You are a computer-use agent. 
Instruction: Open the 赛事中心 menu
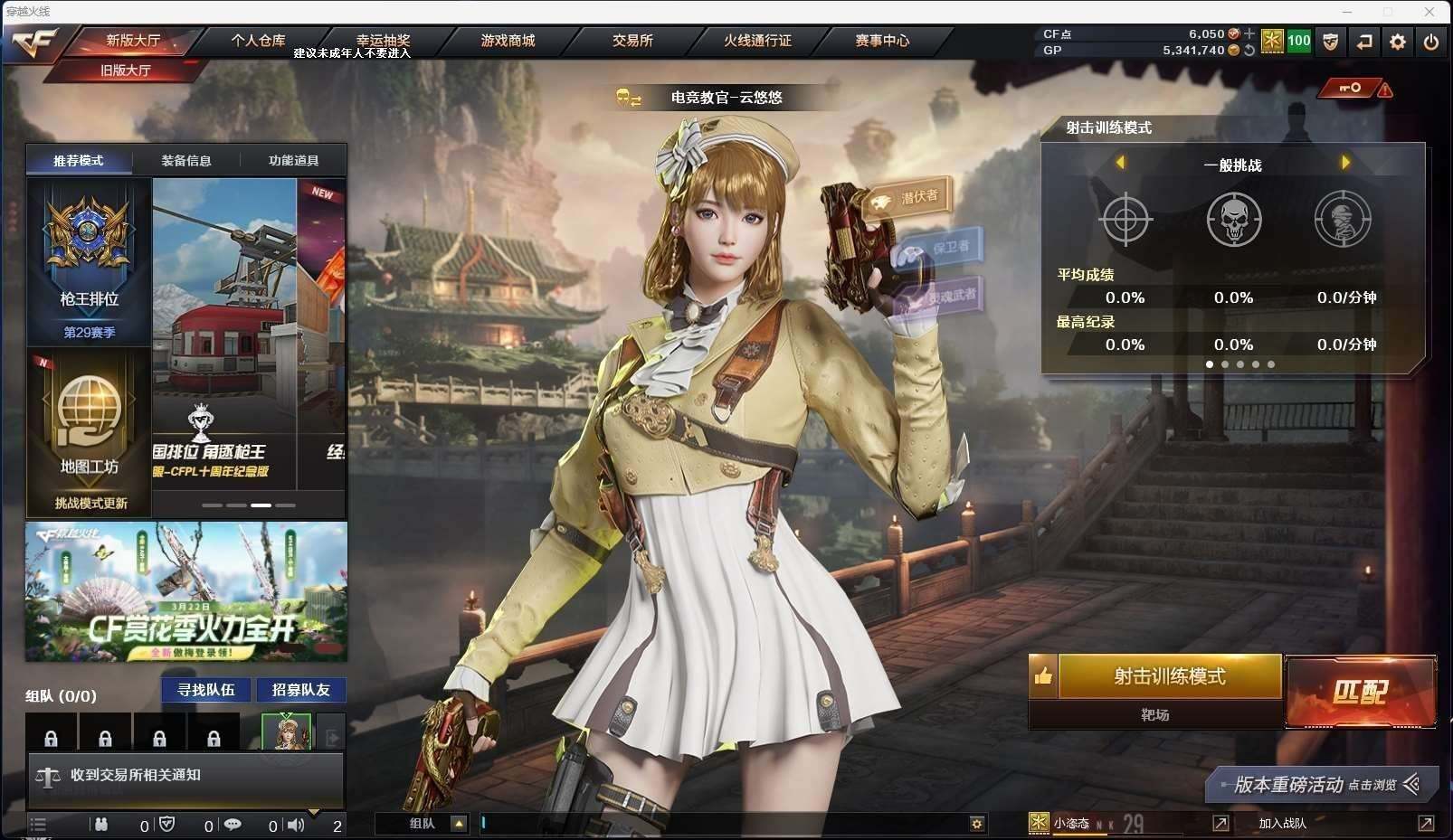[882, 41]
